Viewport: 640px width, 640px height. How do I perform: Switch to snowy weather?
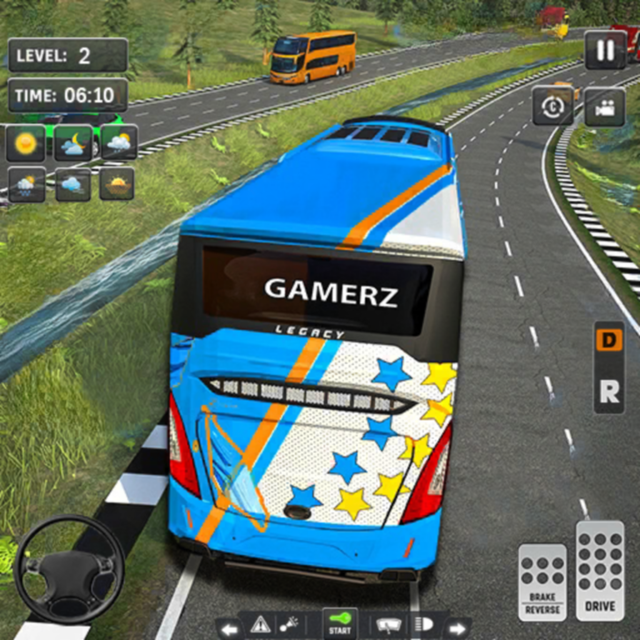(x=25, y=184)
